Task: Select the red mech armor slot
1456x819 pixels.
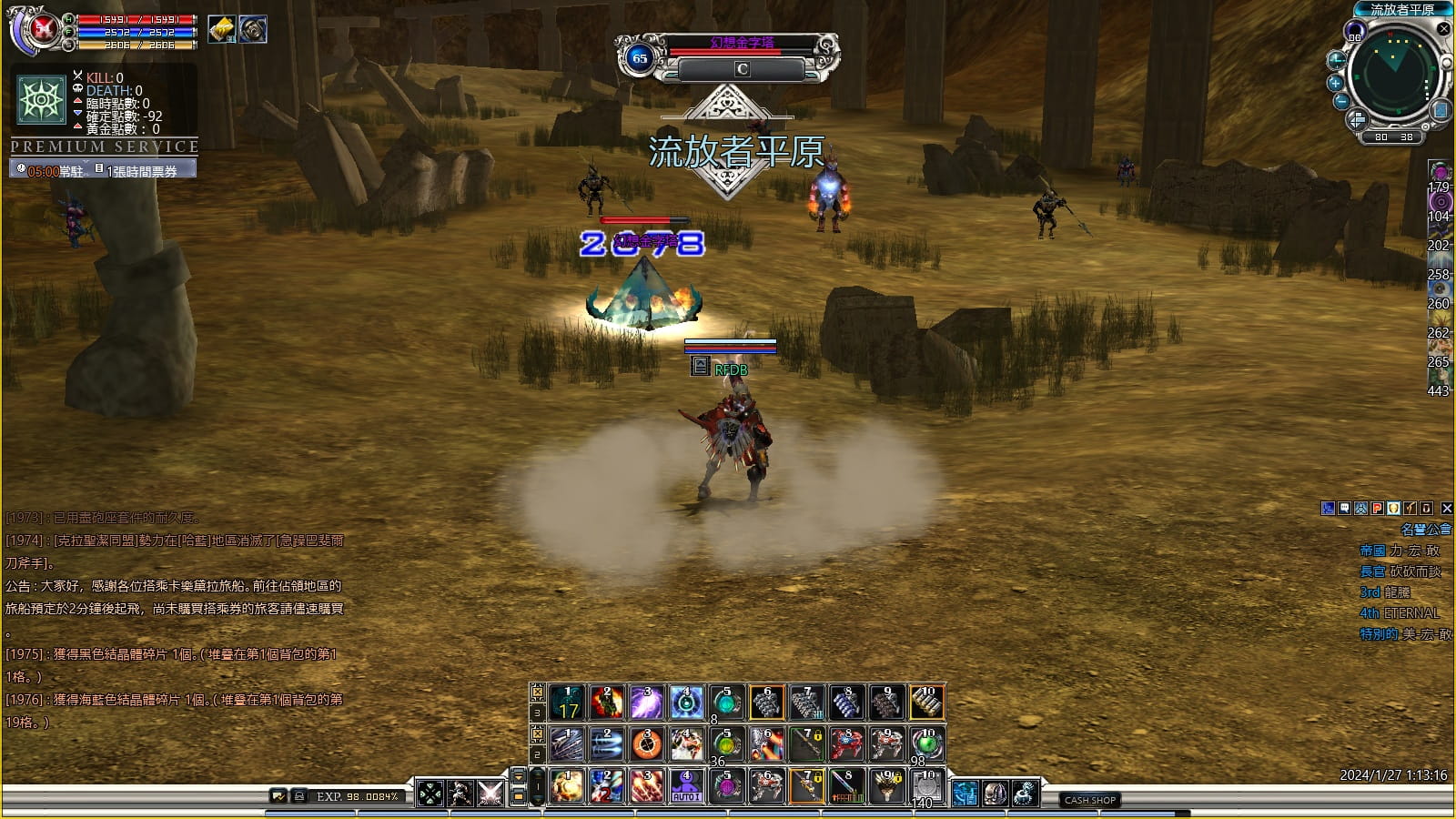Action: [x=846, y=744]
